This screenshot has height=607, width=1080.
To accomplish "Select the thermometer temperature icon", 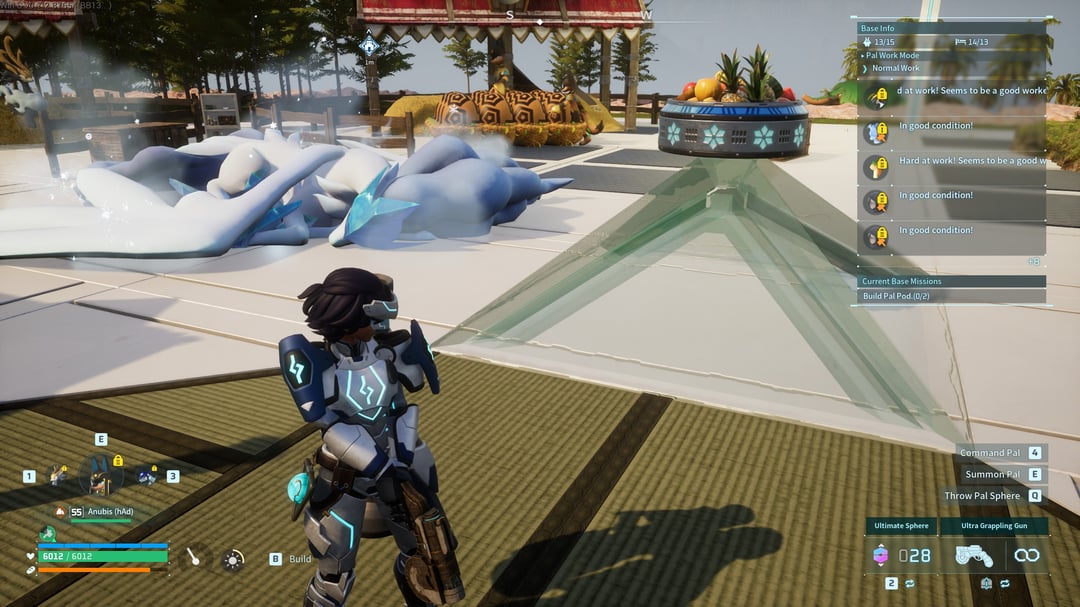I will (193, 555).
